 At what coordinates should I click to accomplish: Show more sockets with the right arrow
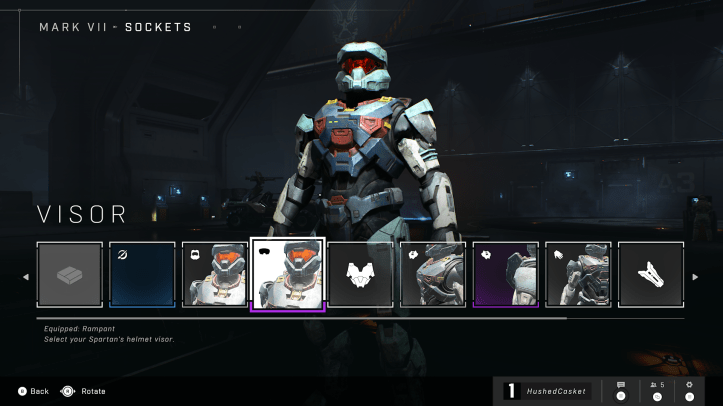click(696, 276)
